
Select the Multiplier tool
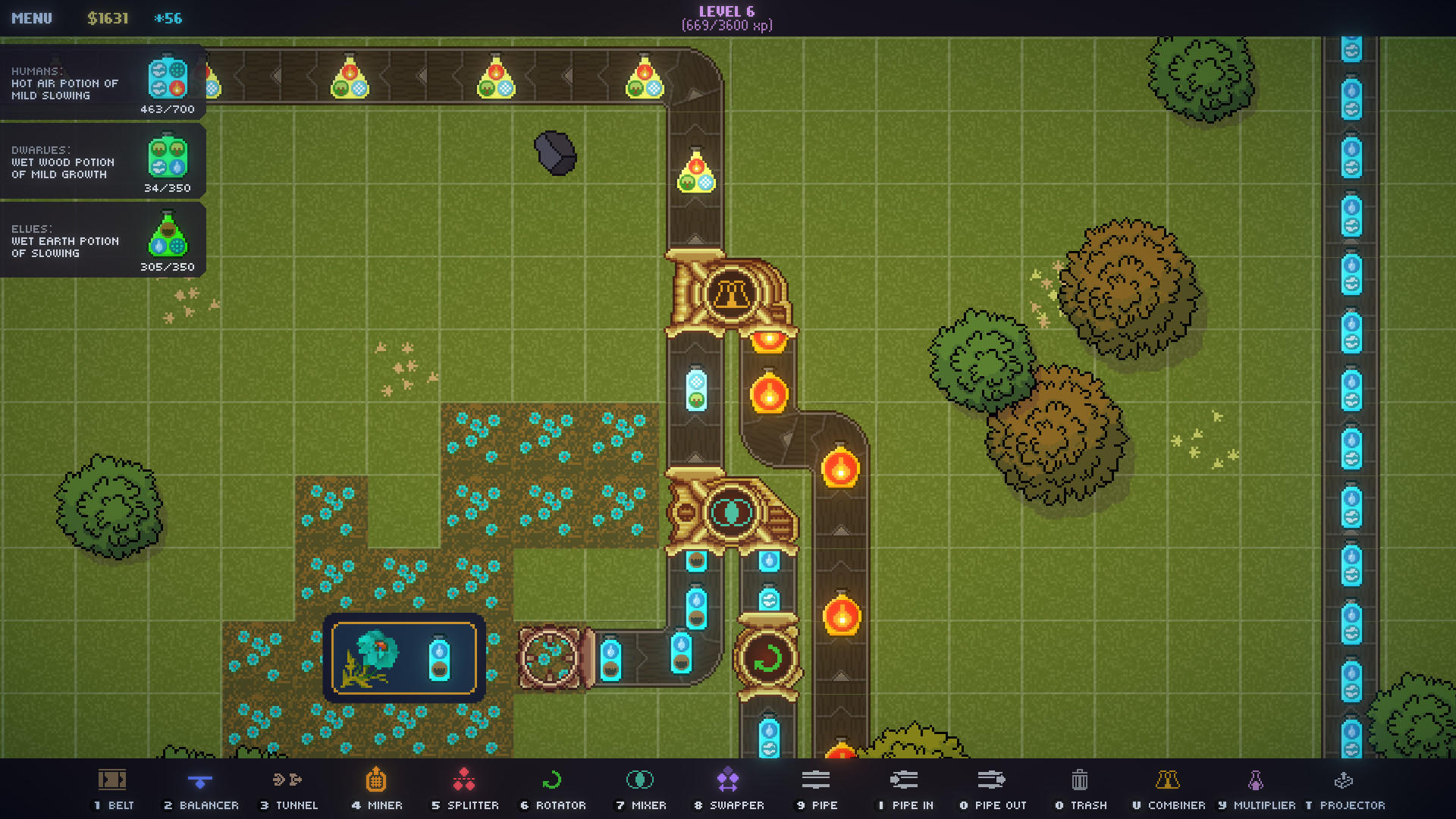coord(1253,789)
